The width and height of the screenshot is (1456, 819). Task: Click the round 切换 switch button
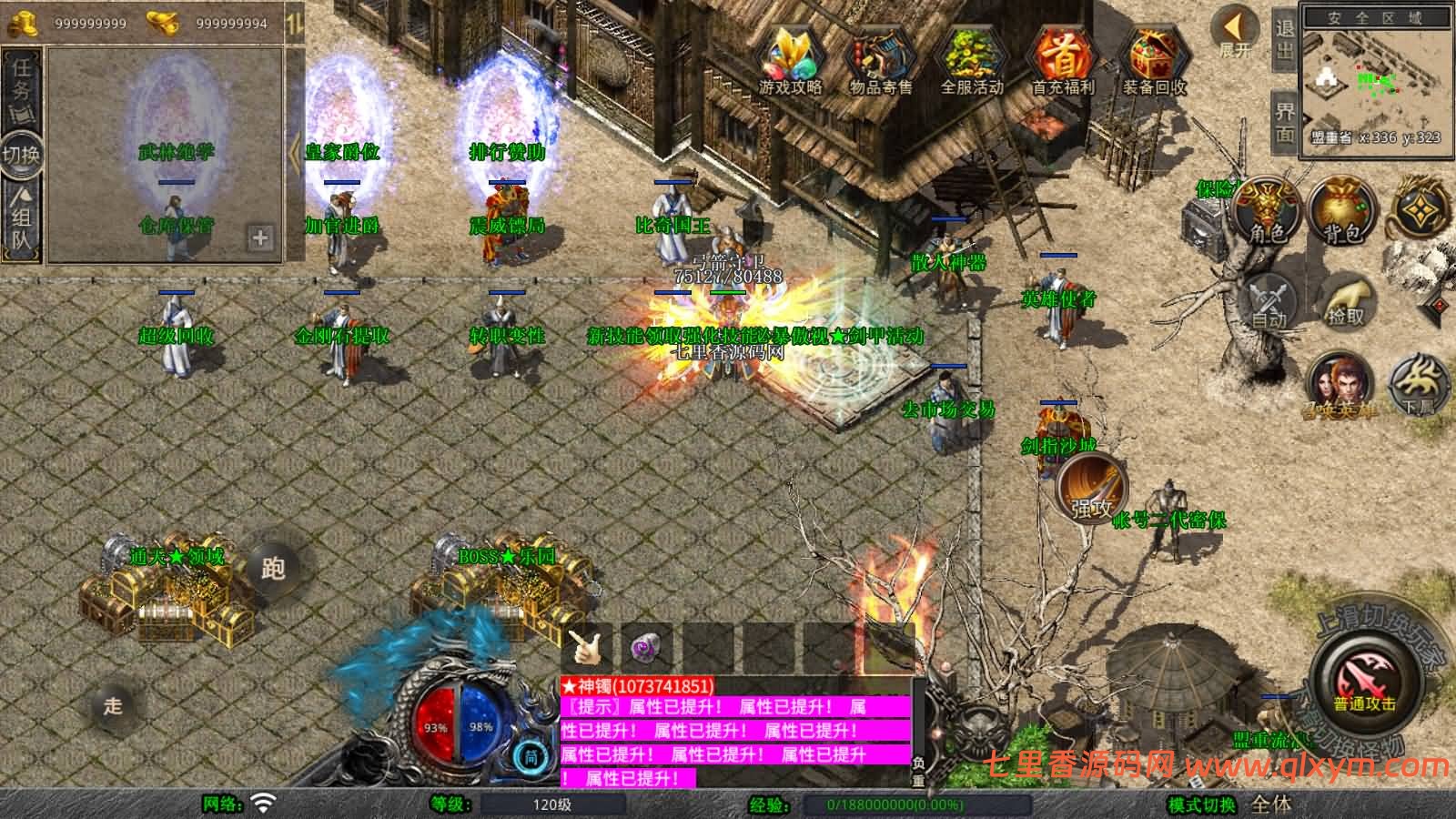22,153
